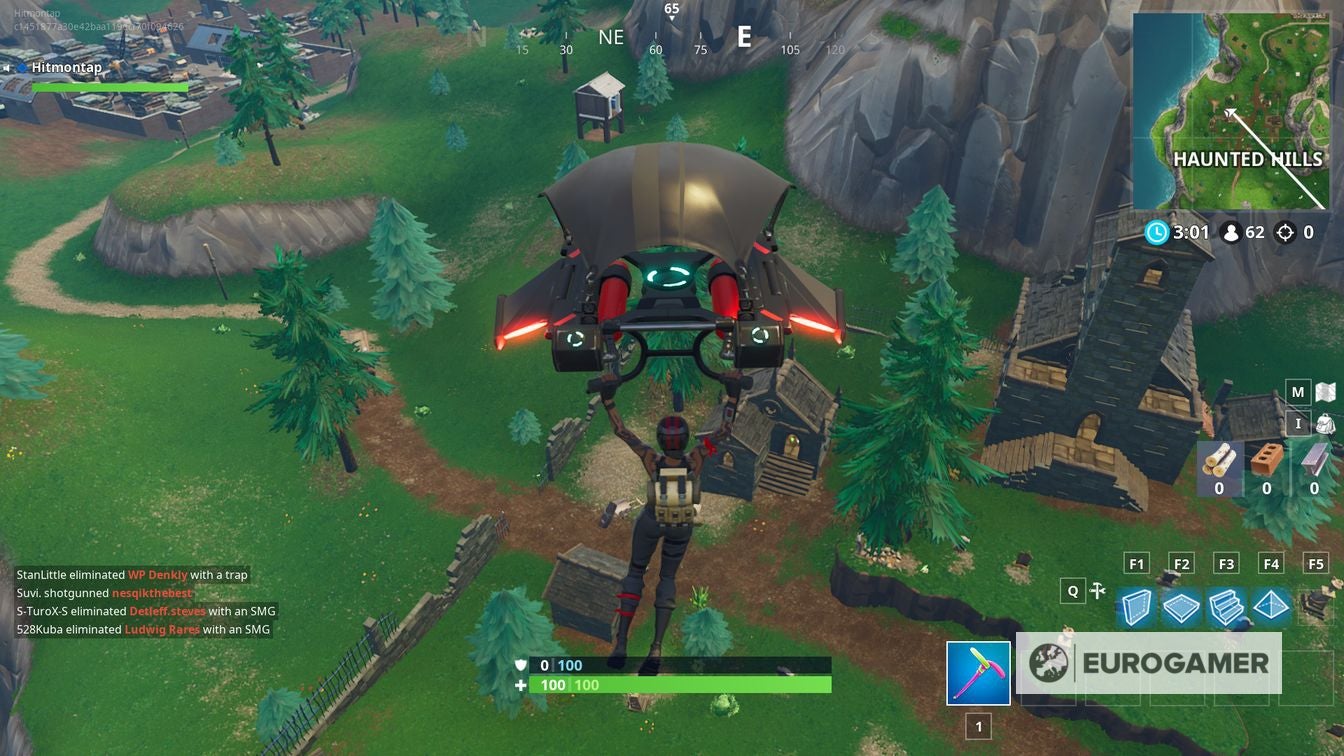Click the match timer clock icon
This screenshot has height=756, width=1344.
tap(1156, 232)
